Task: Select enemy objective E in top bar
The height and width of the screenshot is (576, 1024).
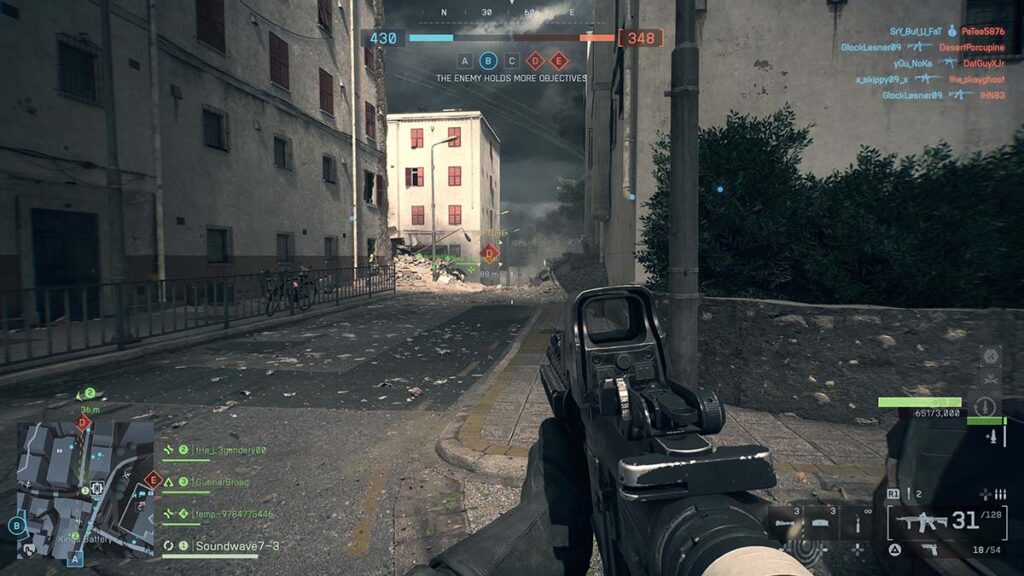Action: (559, 60)
